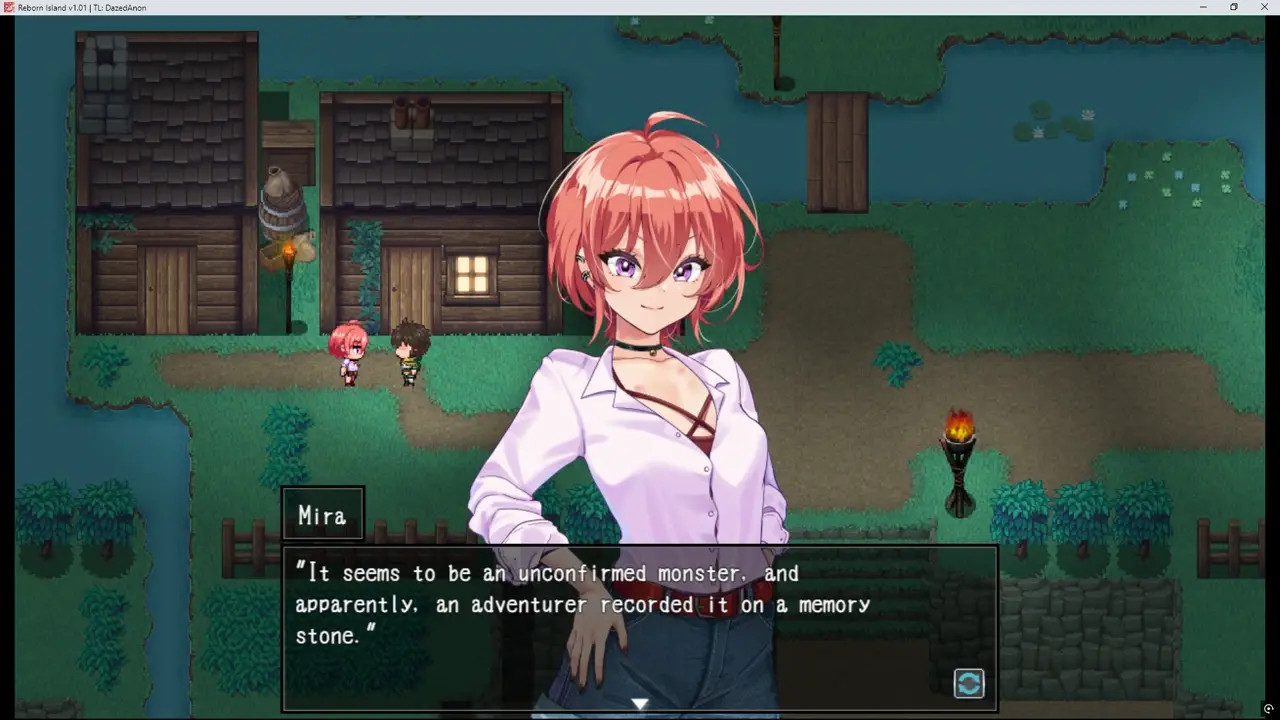1280x720 pixels.
Task: Close the Reborn Island window
Action: tap(1265, 7)
